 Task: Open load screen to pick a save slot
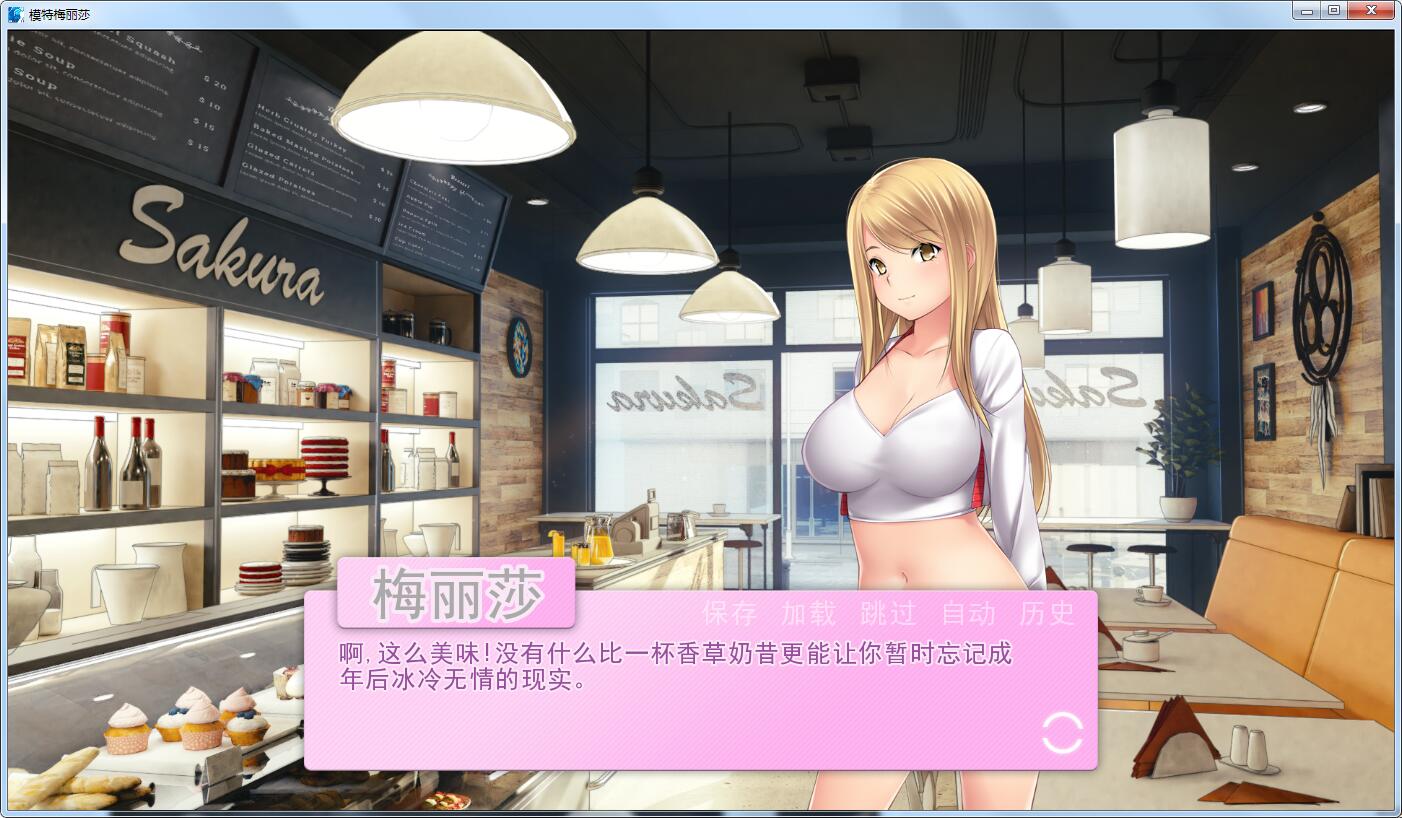point(810,614)
